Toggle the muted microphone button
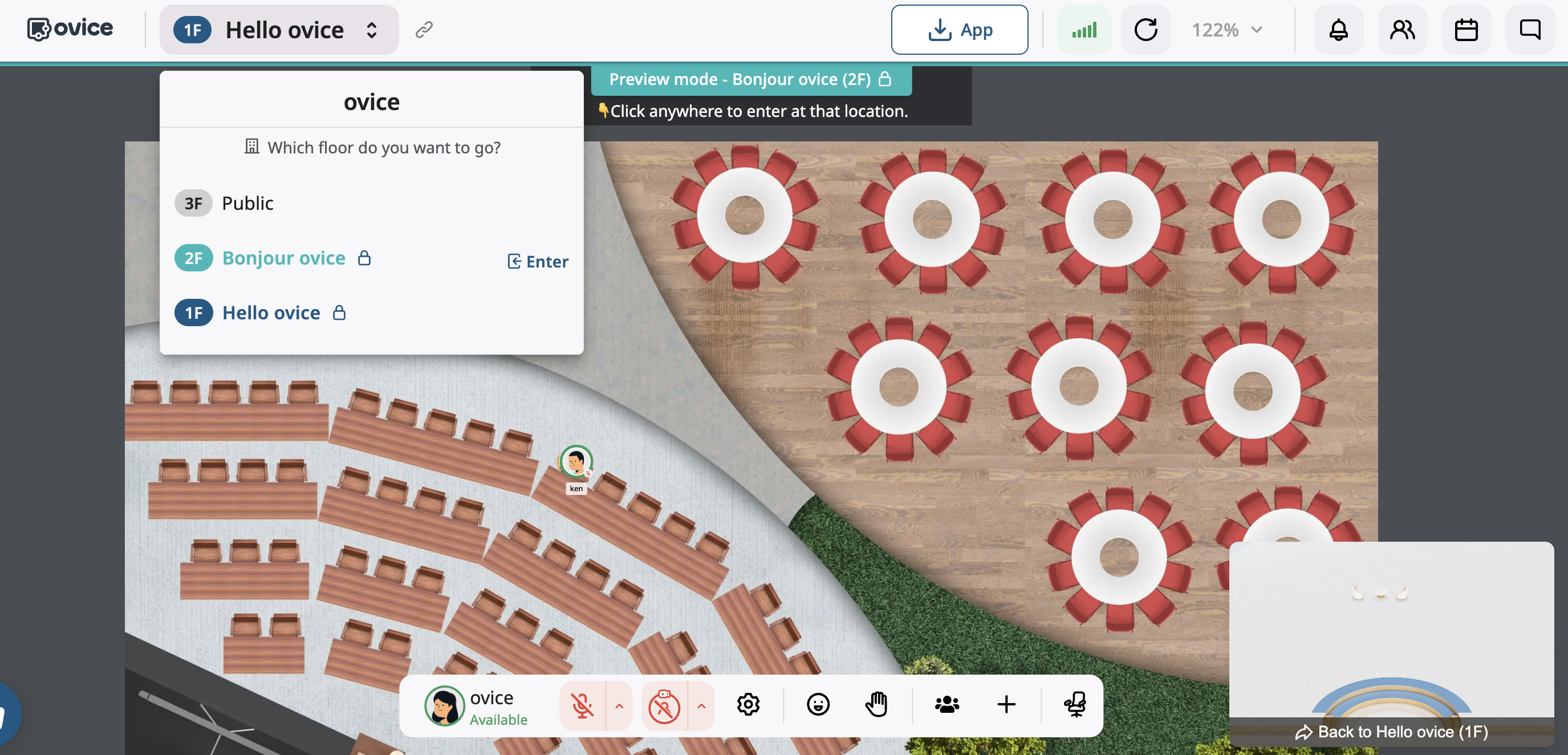1568x755 pixels. (582, 706)
